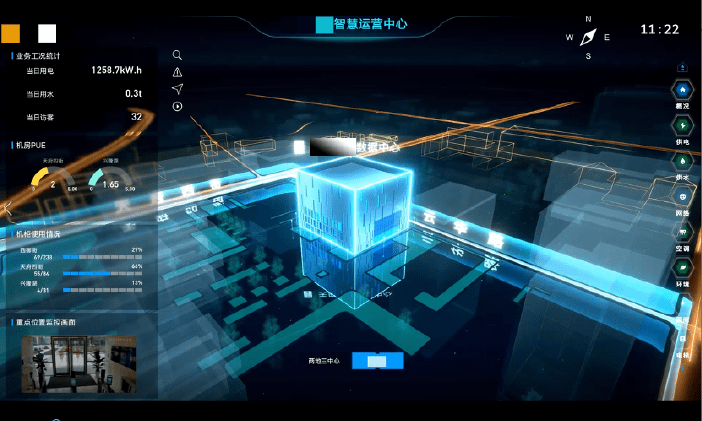
Task: Open the 供水 water supply view
Action: pyautogui.click(x=683, y=161)
